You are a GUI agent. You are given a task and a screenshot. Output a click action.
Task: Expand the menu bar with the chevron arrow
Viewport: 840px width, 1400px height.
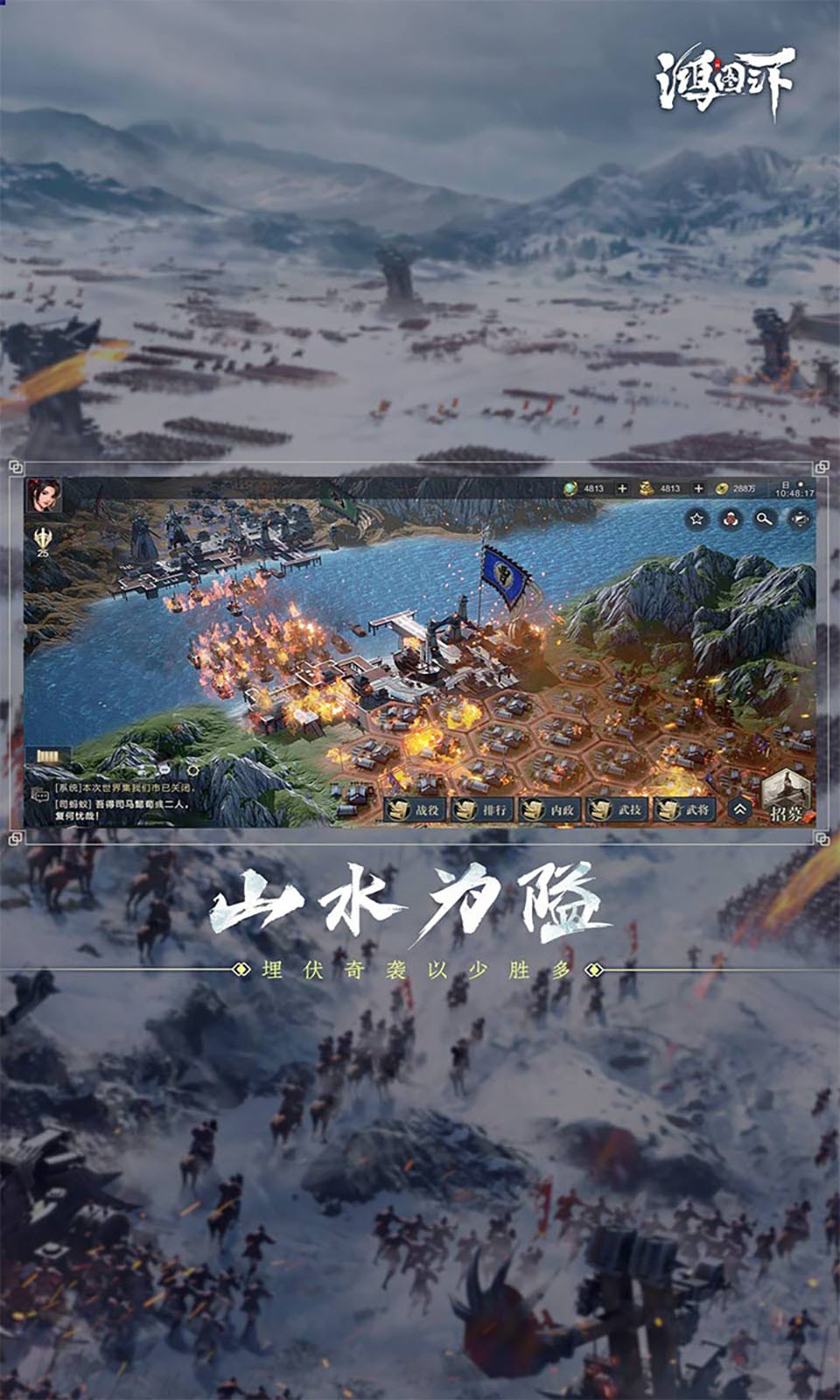(x=739, y=810)
